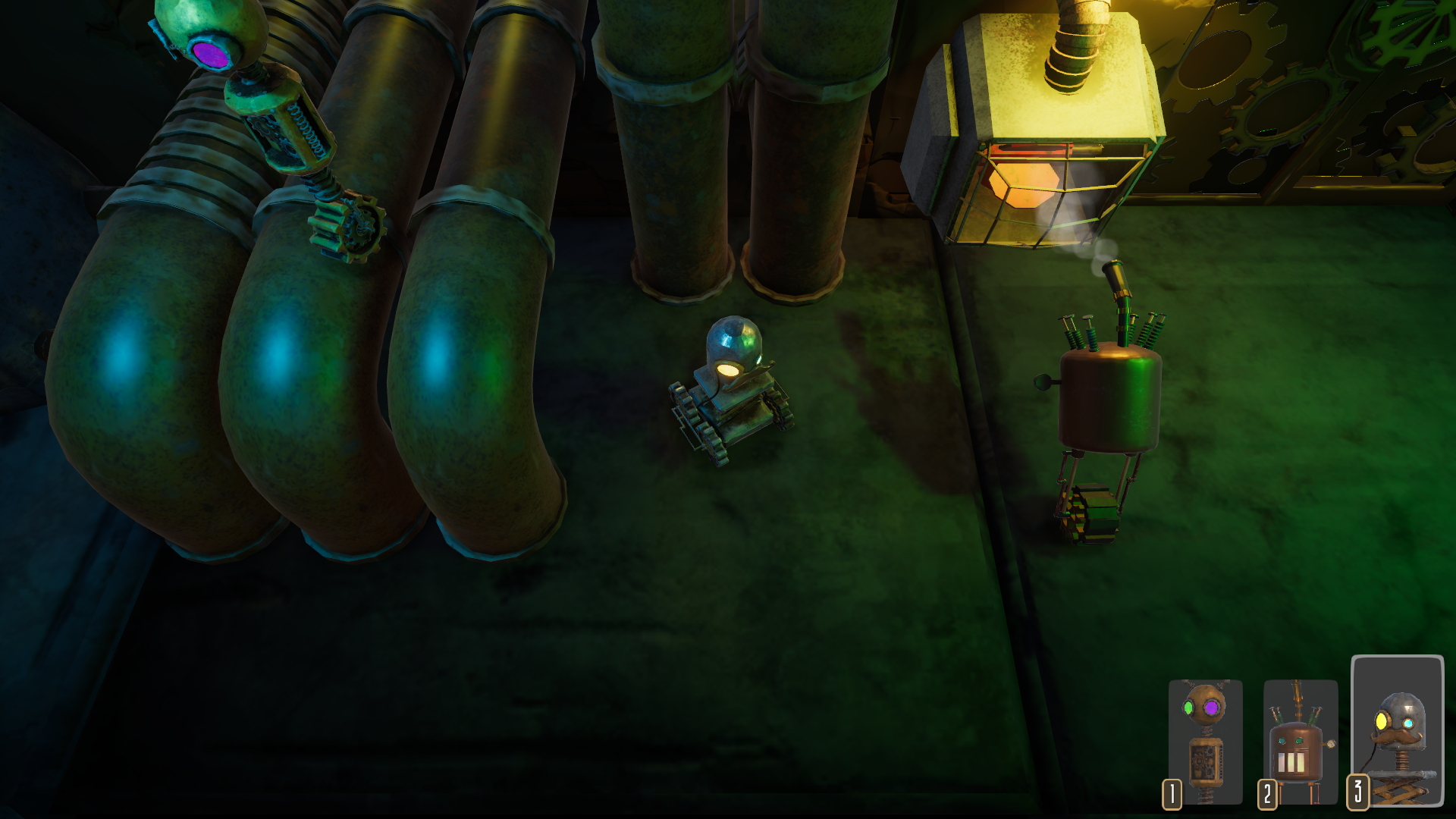Choose the mustached dome-head robot card
The height and width of the screenshot is (819, 1456).
click(x=1397, y=730)
